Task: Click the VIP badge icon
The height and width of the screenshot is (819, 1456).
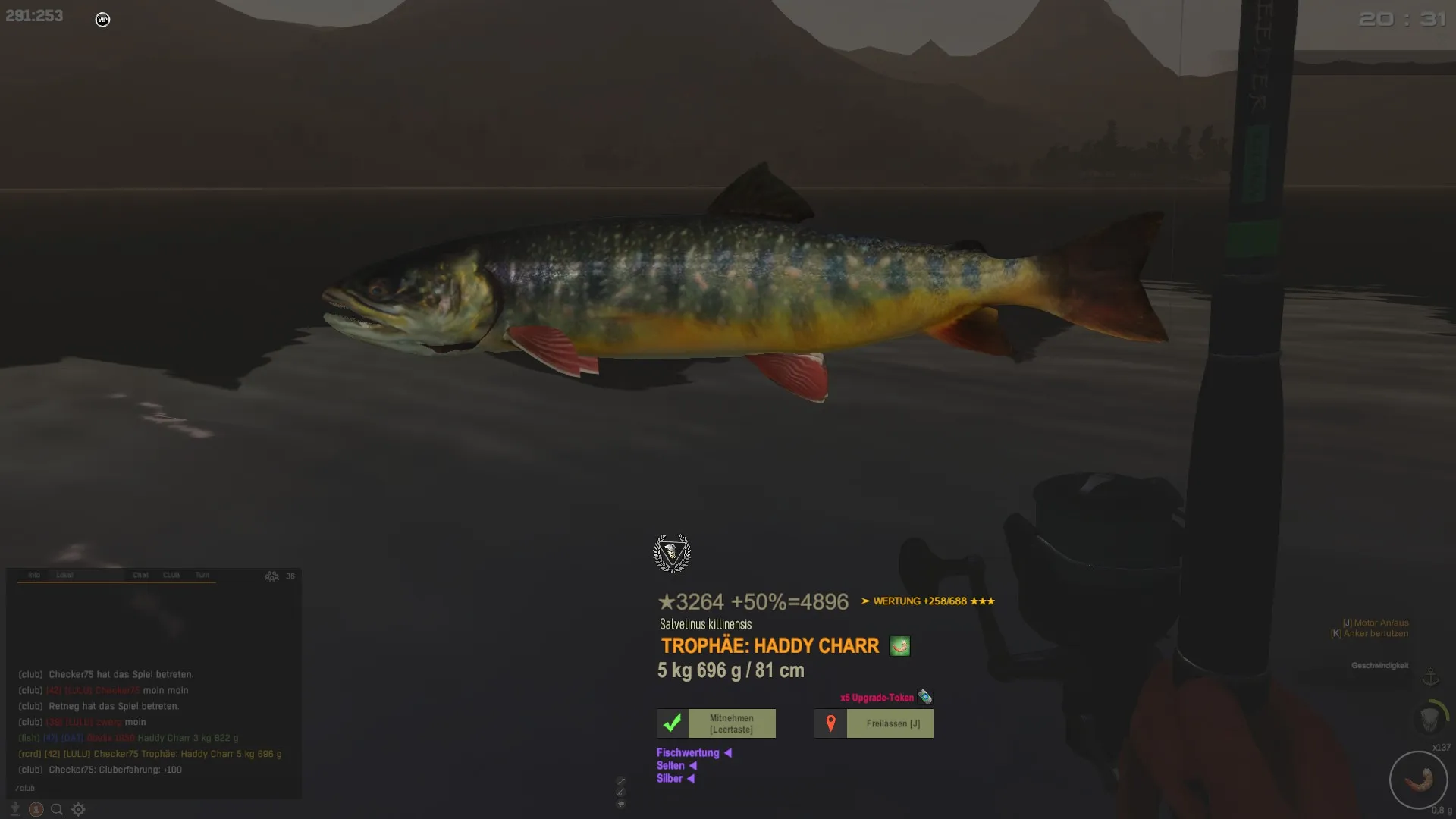Action: click(x=102, y=20)
